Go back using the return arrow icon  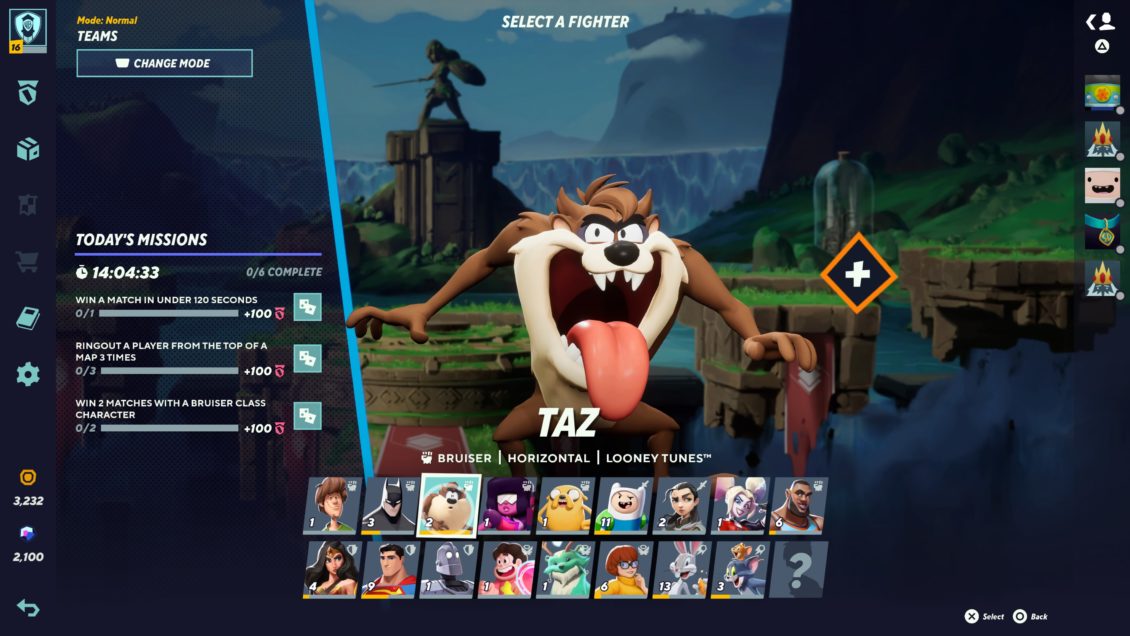(x=28, y=607)
